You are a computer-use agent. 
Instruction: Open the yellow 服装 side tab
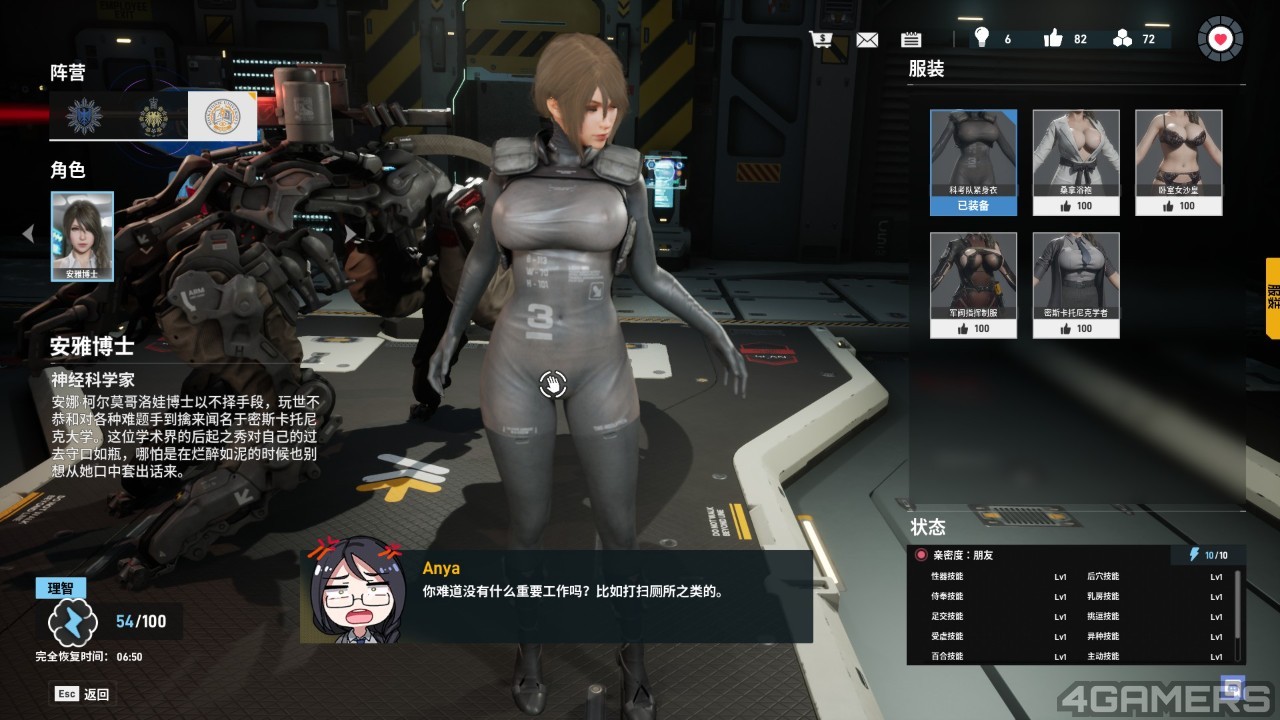coord(1272,298)
